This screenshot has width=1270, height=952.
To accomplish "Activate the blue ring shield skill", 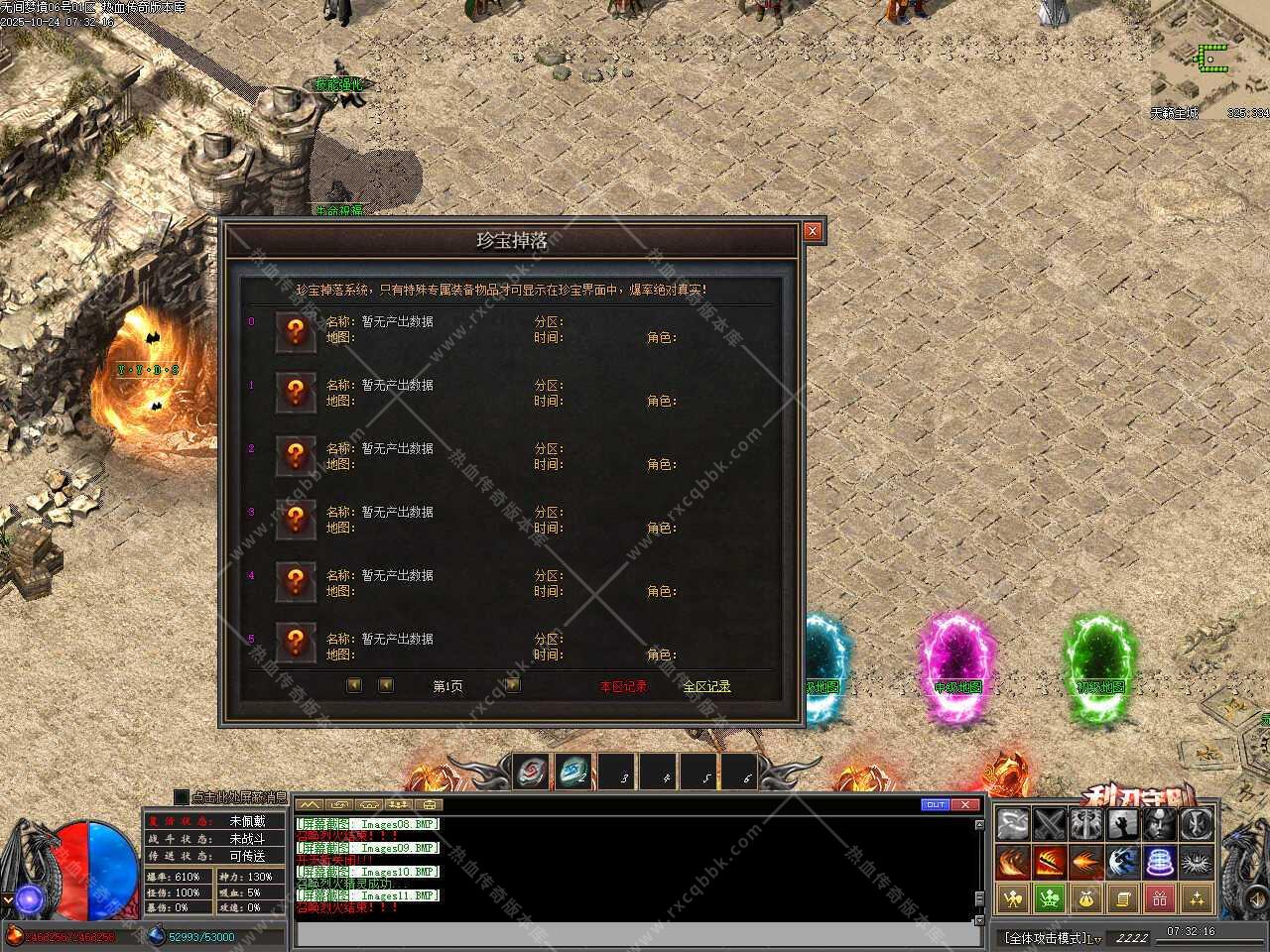I will pyautogui.click(x=1159, y=861).
